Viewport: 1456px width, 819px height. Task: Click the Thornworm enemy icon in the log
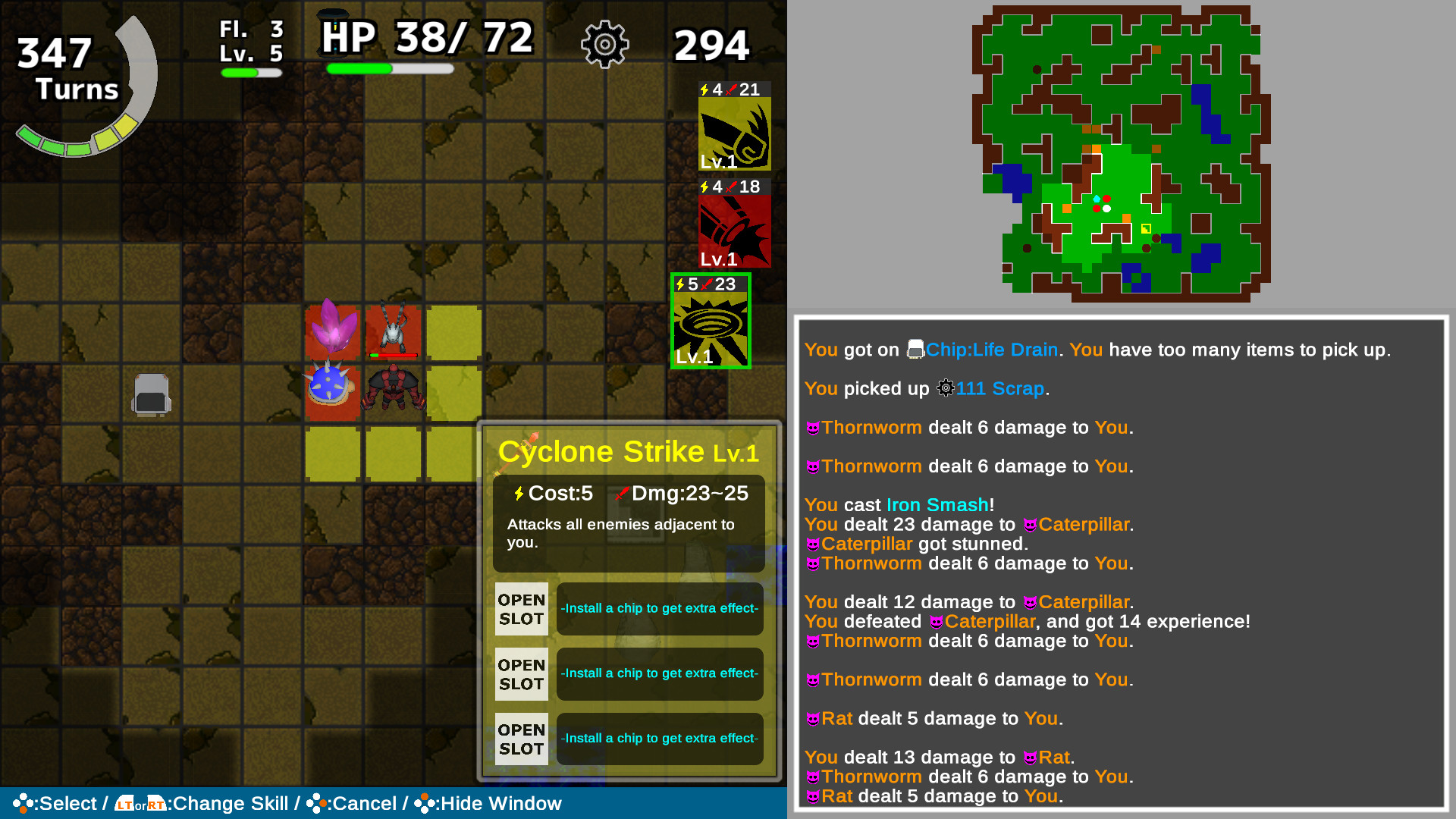click(x=812, y=427)
